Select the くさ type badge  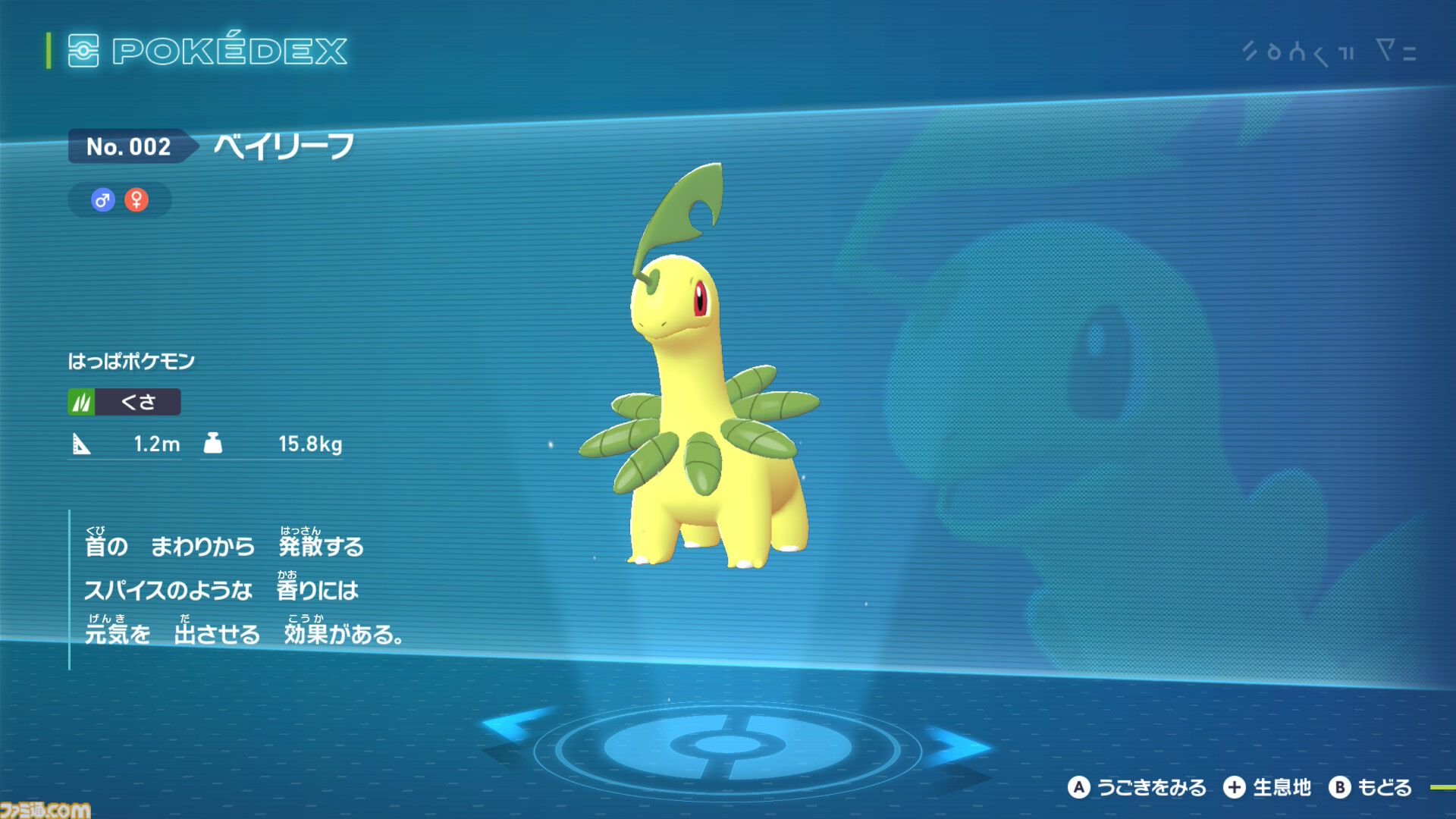(125, 402)
